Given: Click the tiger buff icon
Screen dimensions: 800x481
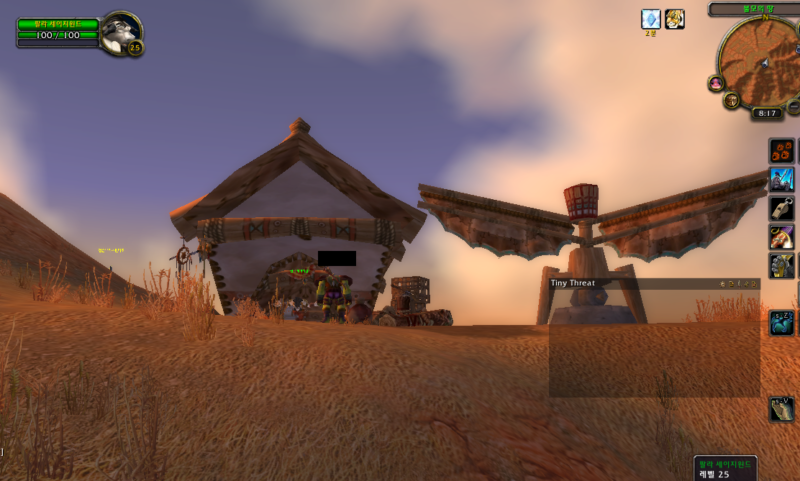Looking at the screenshot, I should 675,19.
